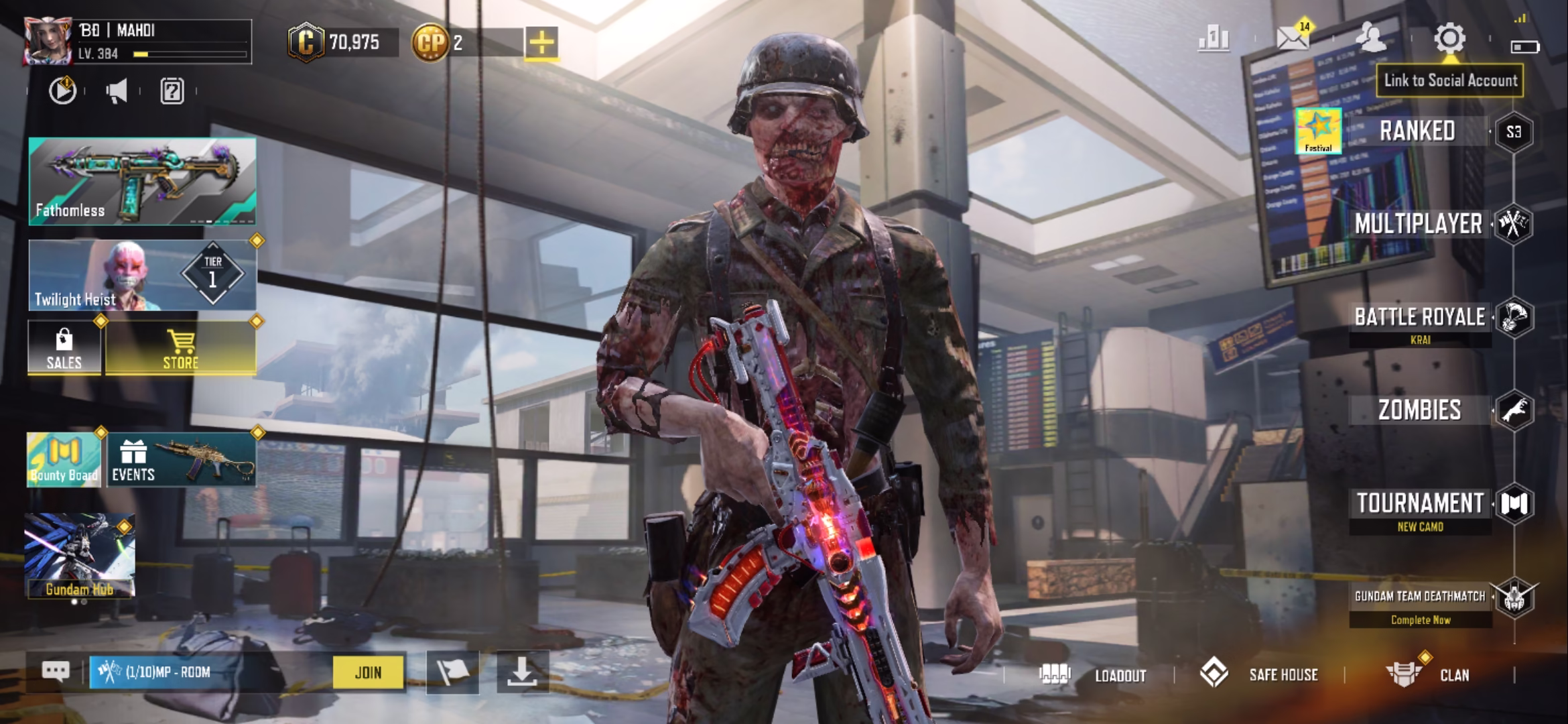This screenshot has width=1568, height=724.
Task: View the leaderboard icon
Action: (1214, 39)
